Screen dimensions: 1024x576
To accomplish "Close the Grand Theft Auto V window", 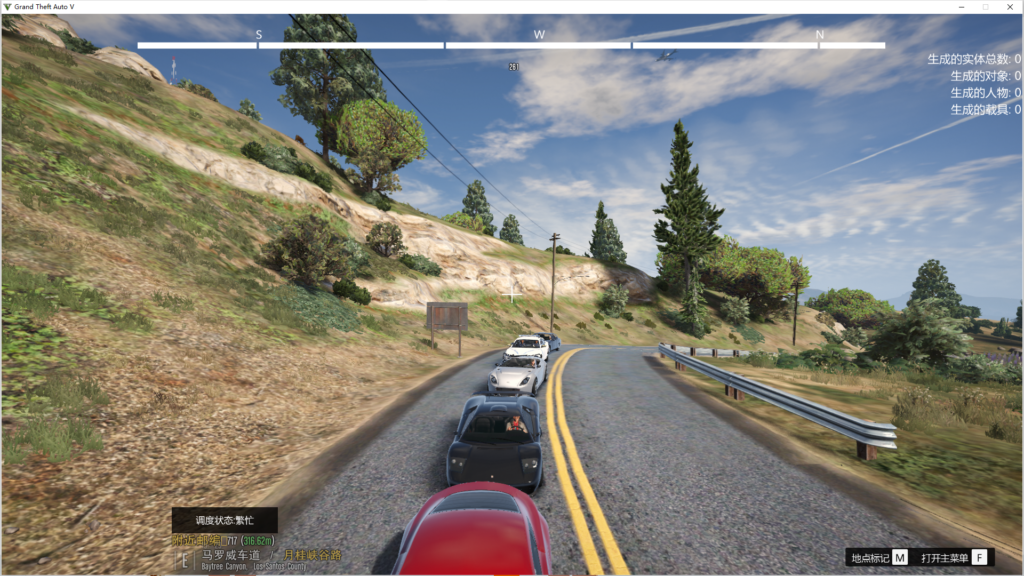I will (1009, 7).
